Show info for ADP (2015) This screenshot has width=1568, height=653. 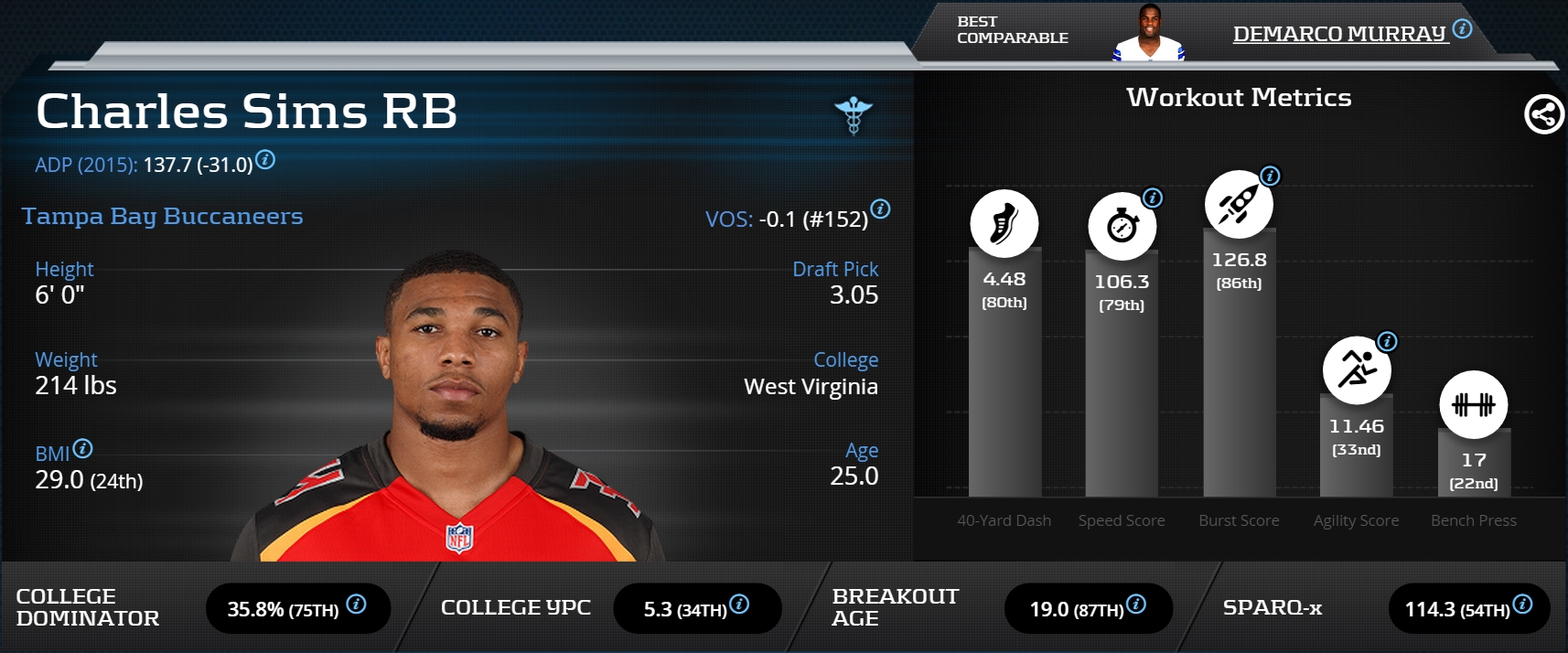[x=265, y=160]
